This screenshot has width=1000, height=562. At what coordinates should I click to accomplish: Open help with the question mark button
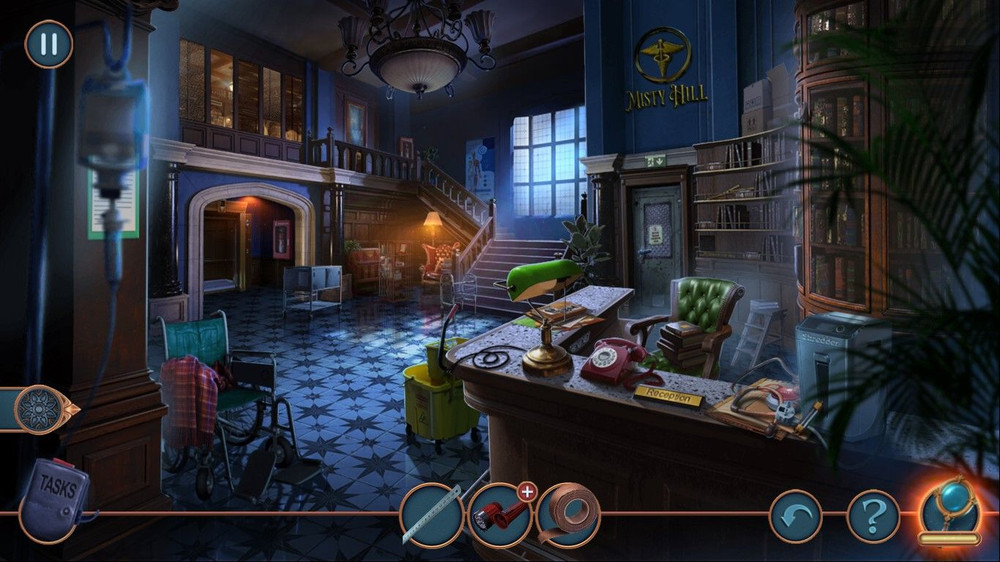coord(873,516)
